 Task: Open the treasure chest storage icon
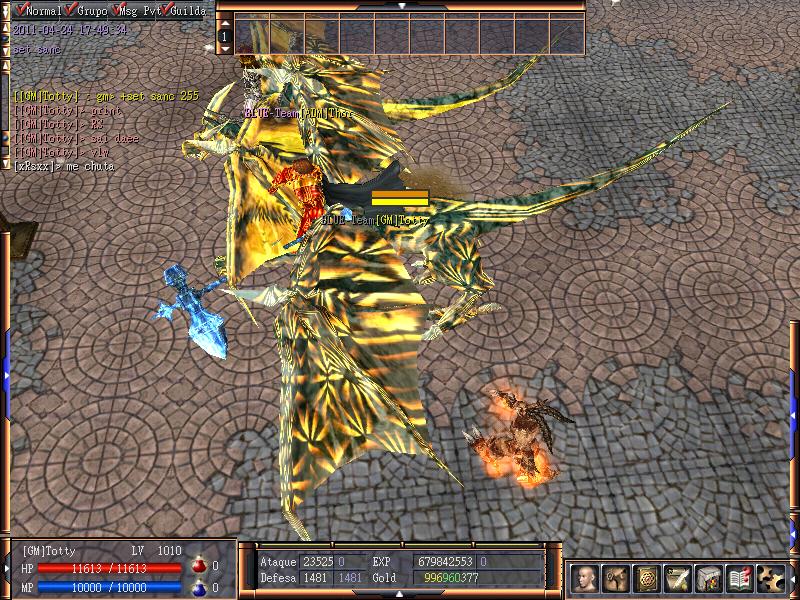(710, 579)
